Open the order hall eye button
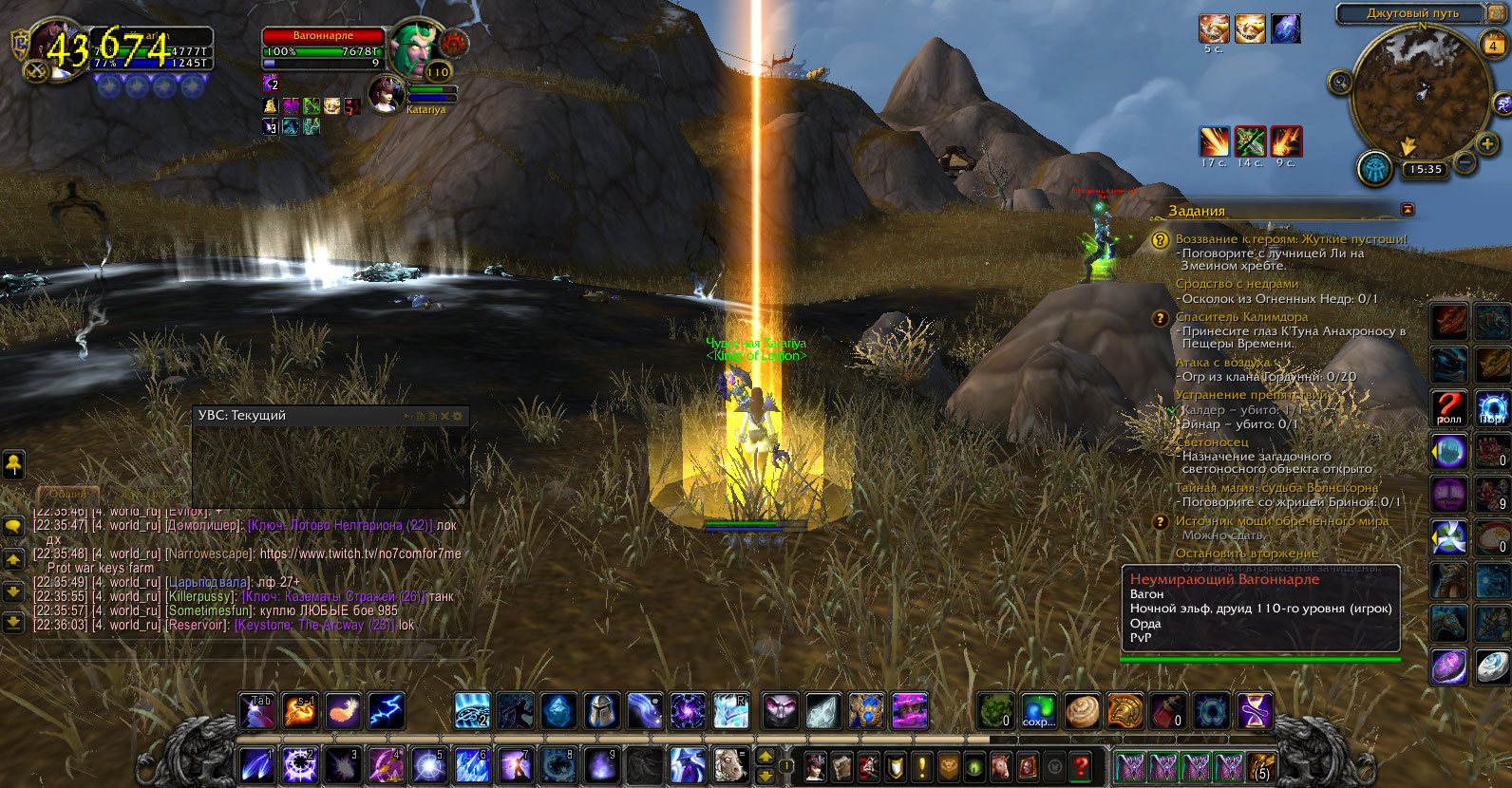This screenshot has width=1512, height=788. point(1375,169)
